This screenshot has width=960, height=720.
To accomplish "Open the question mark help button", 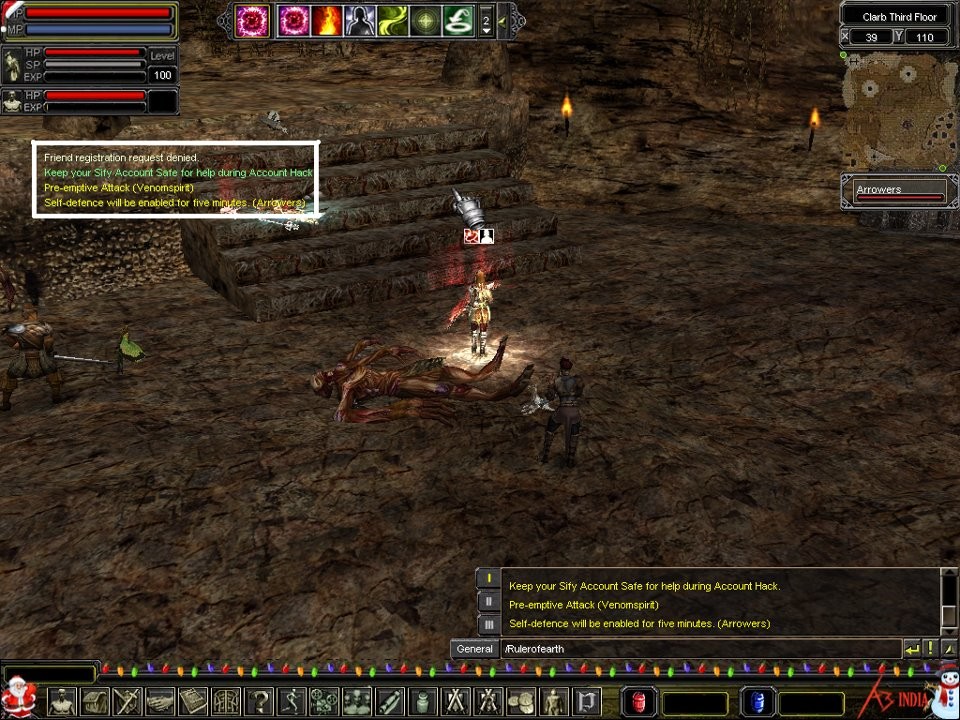I will 258,701.
